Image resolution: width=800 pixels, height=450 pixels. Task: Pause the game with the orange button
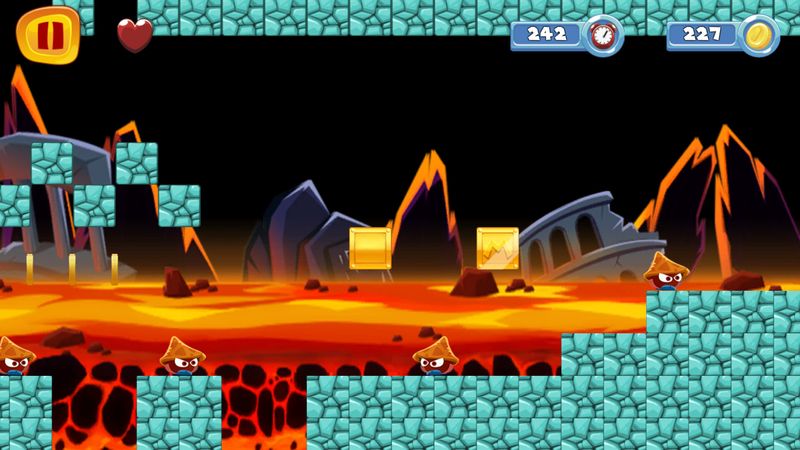(x=48, y=33)
